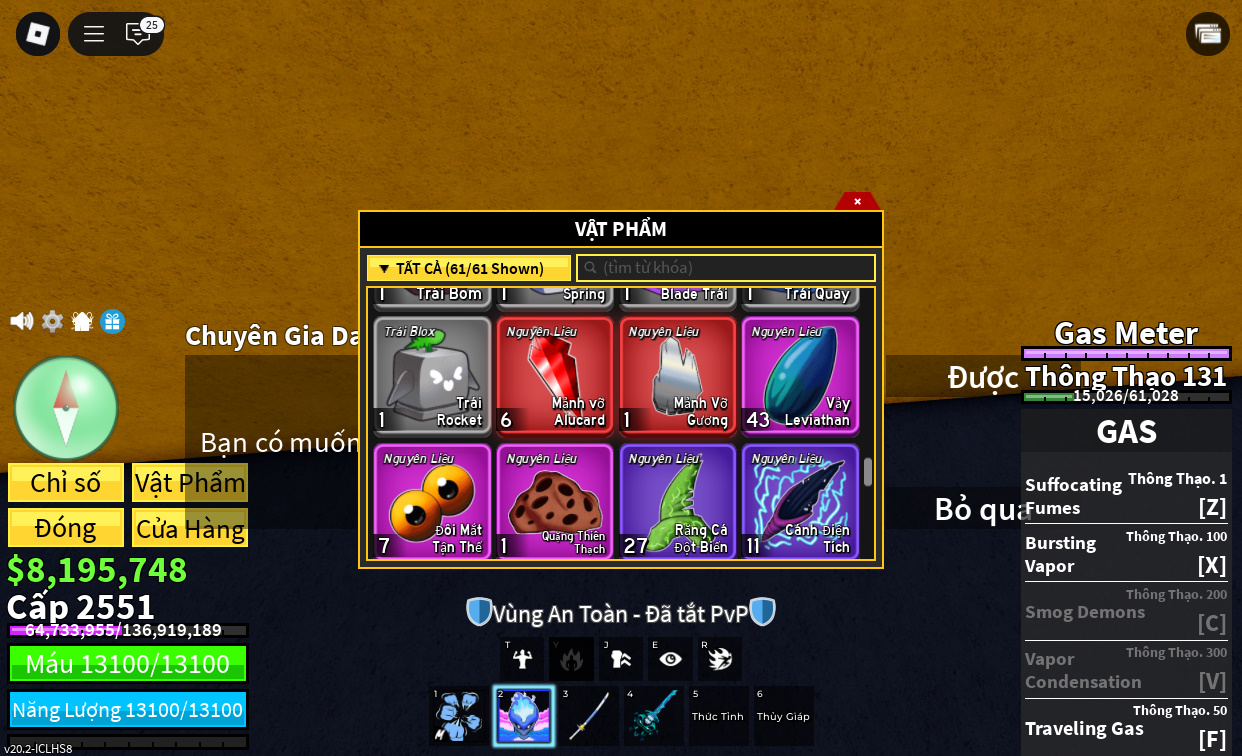Screen dimensions: 1242x756
Task: Select the Cánh Điện Tích item
Action: pyautogui.click(x=800, y=501)
